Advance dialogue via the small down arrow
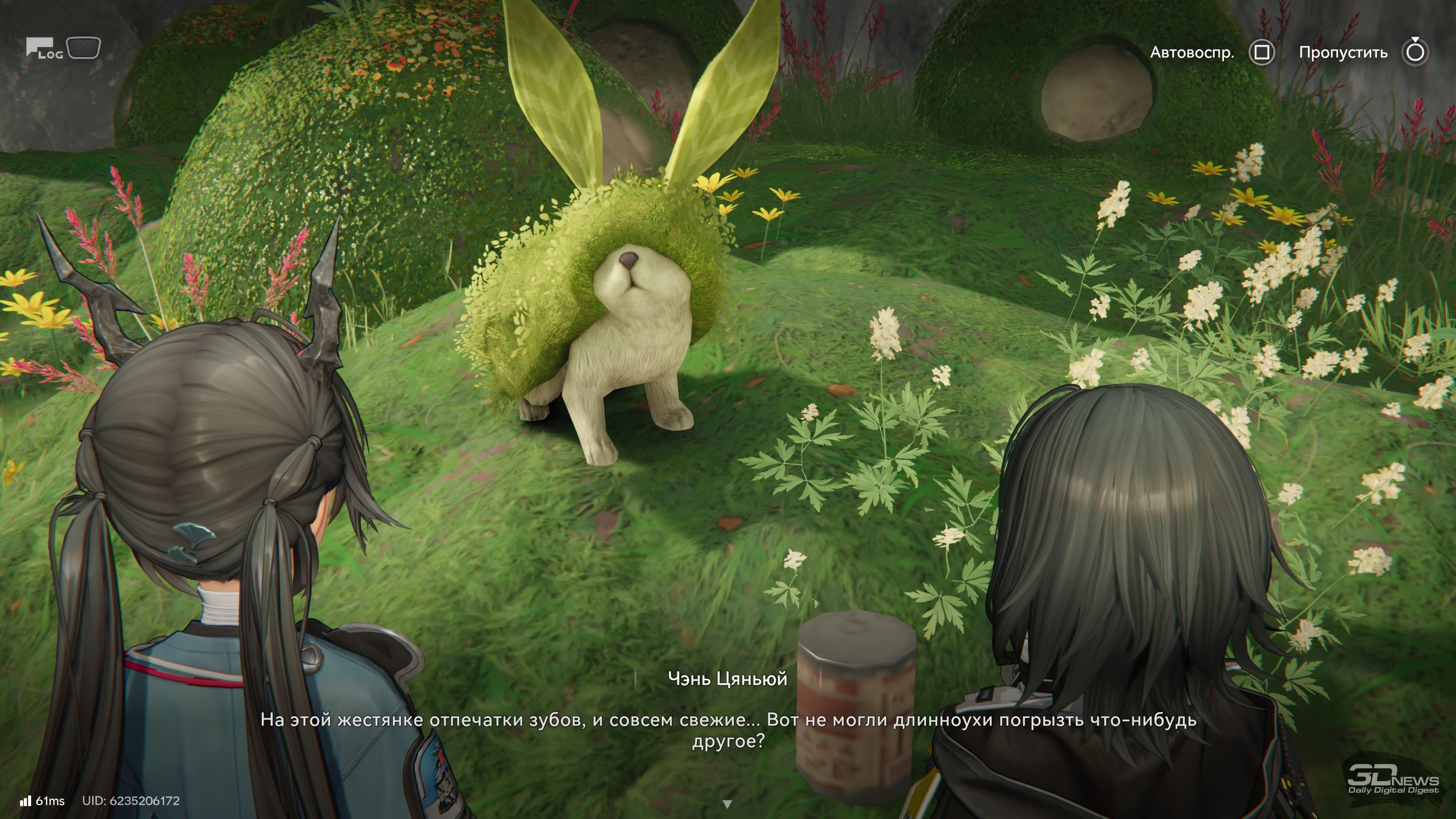1456x819 pixels. coord(728,803)
